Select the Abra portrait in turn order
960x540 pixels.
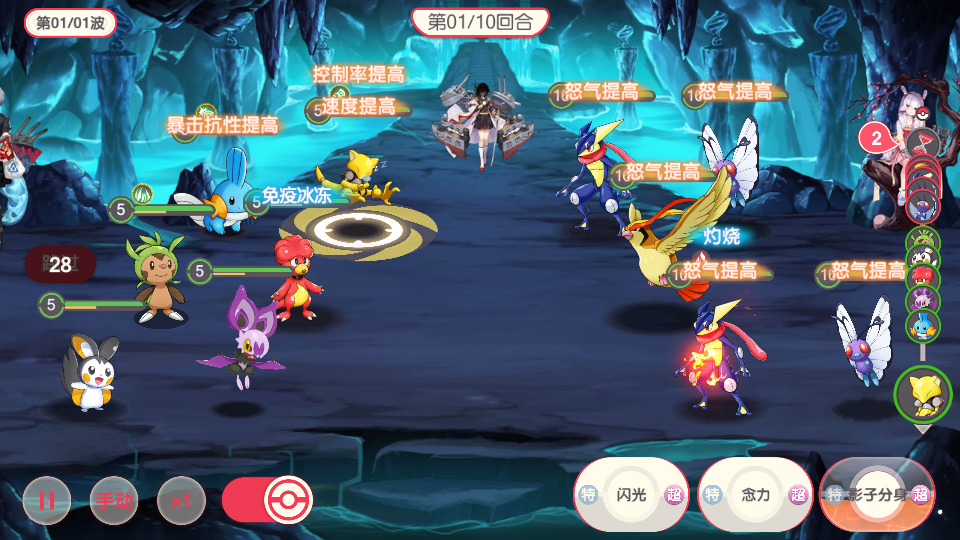[x=922, y=395]
